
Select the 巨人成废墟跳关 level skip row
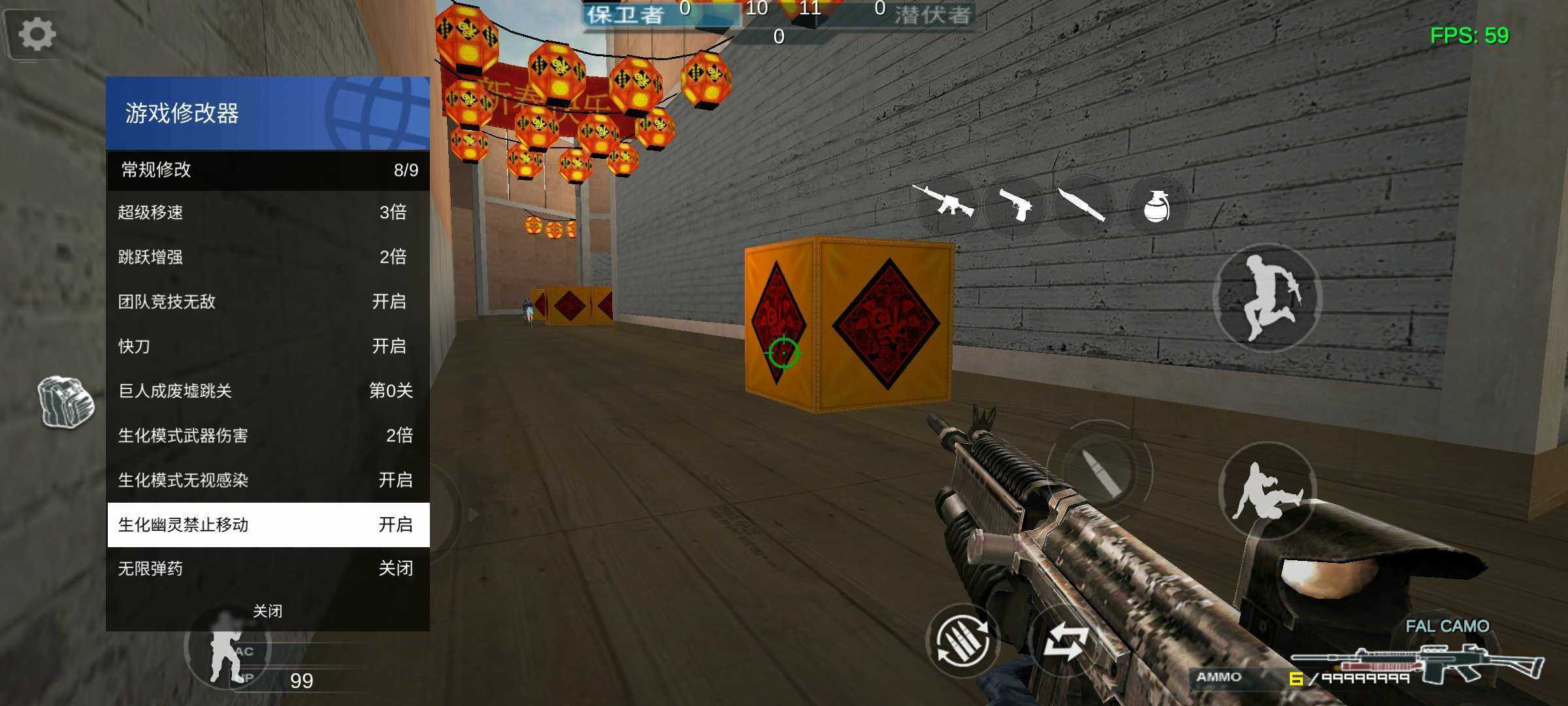[x=268, y=391]
